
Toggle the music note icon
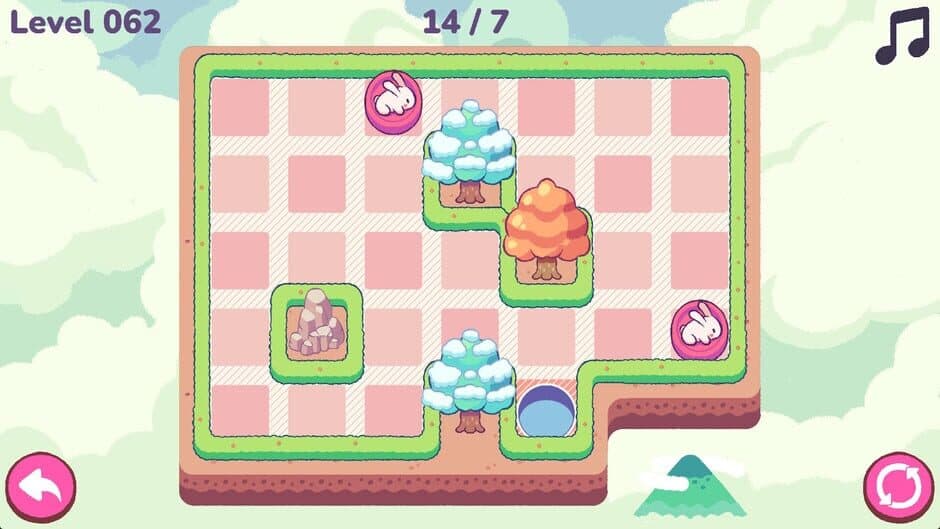pos(901,38)
